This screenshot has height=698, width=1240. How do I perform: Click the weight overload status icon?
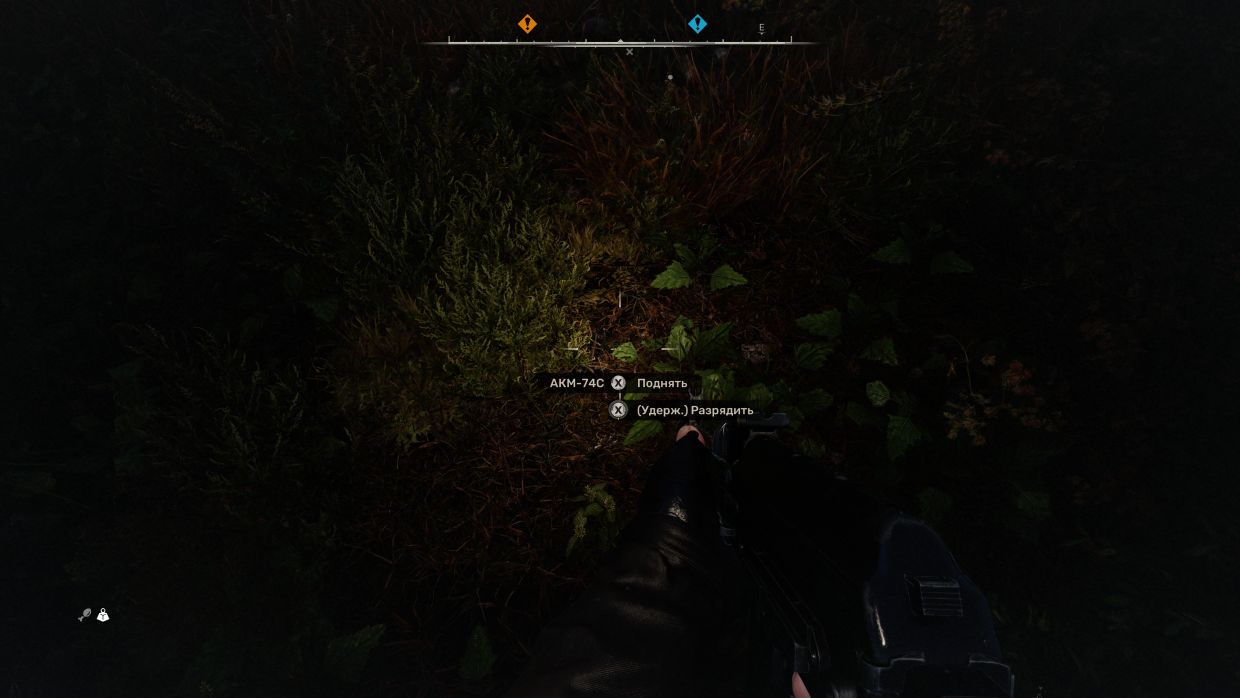coord(103,616)
